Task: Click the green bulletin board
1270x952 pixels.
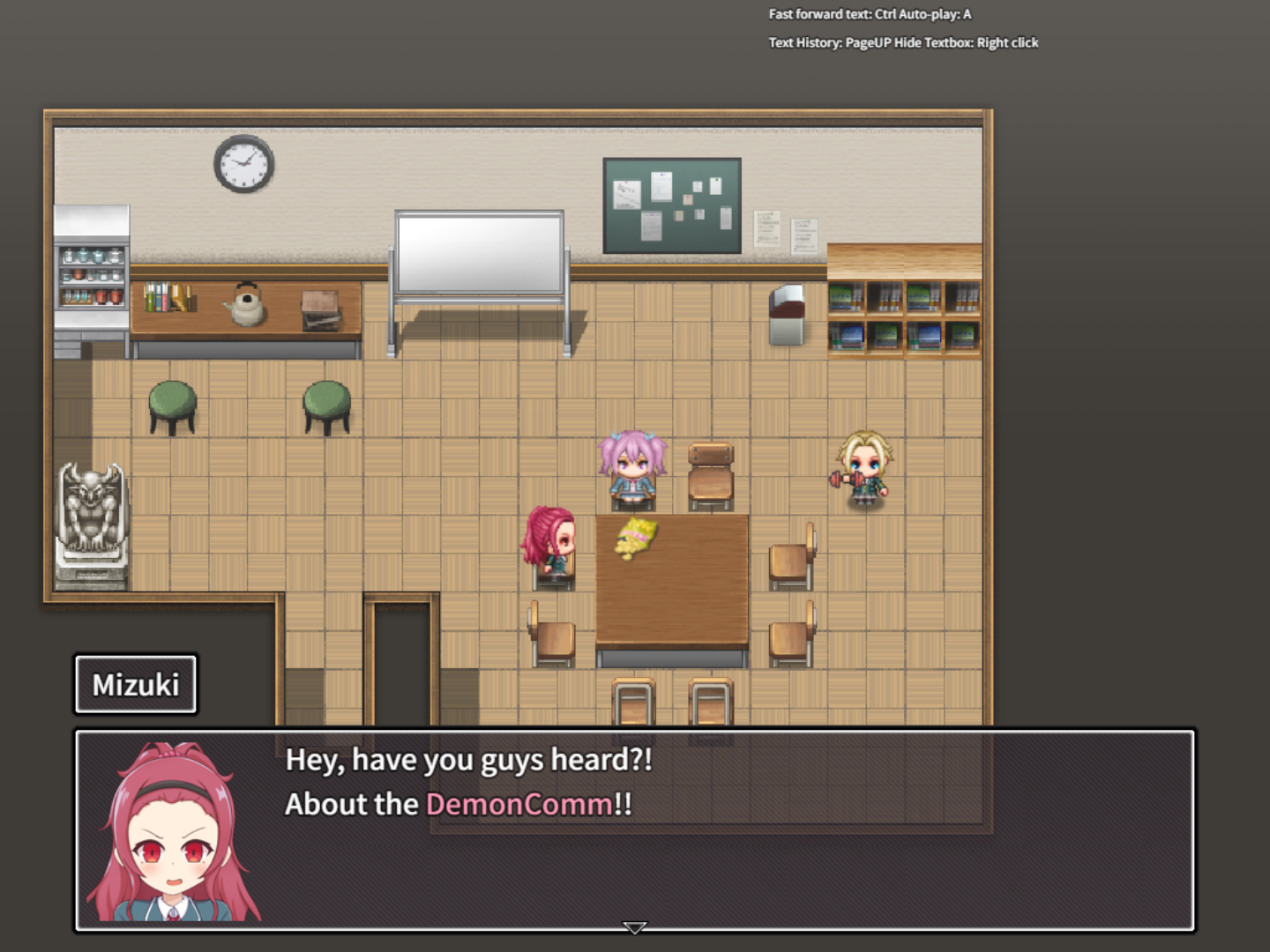Action: tap(672, 205)
